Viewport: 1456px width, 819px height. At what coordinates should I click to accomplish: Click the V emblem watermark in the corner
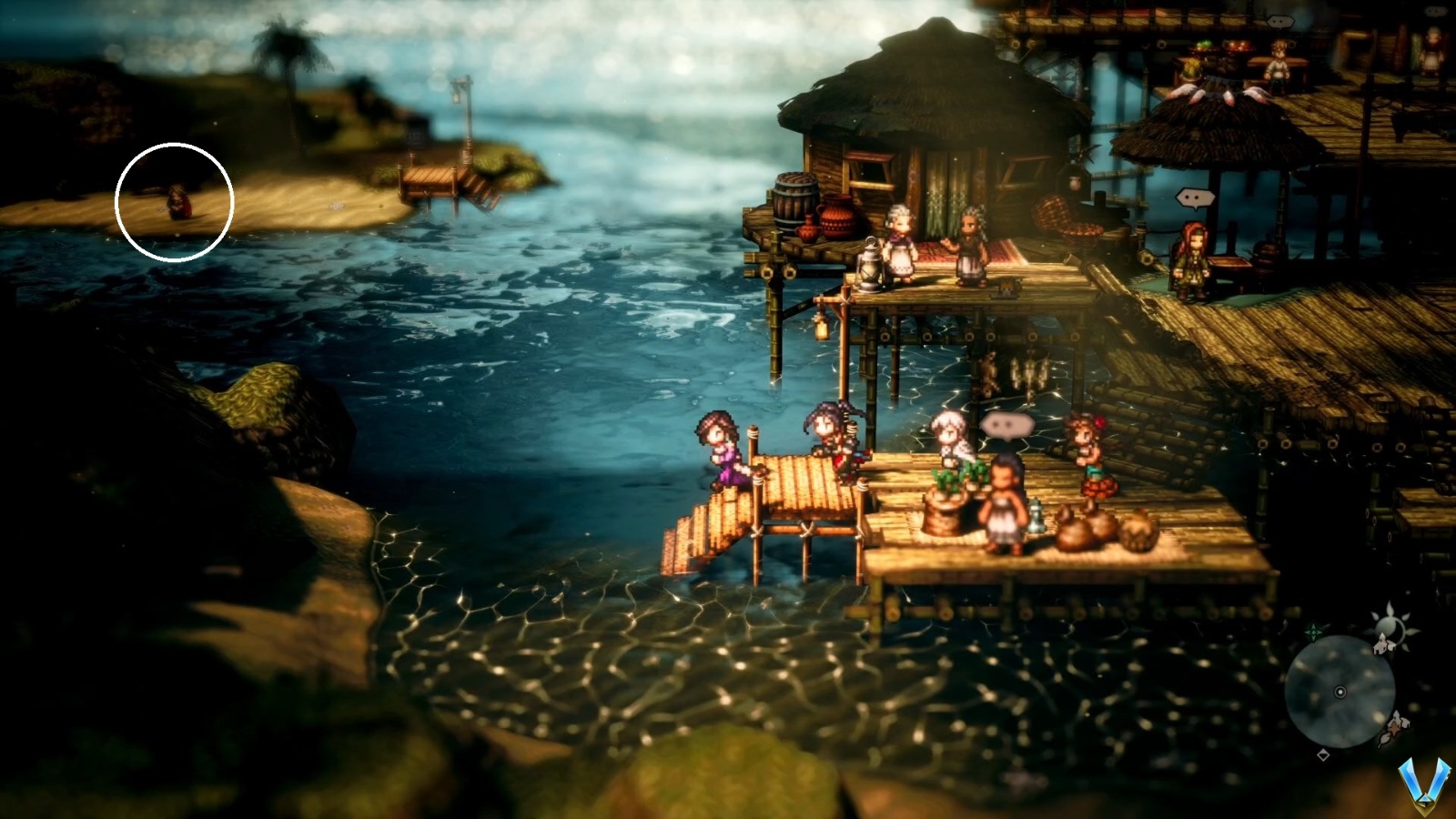[1423, 784]
